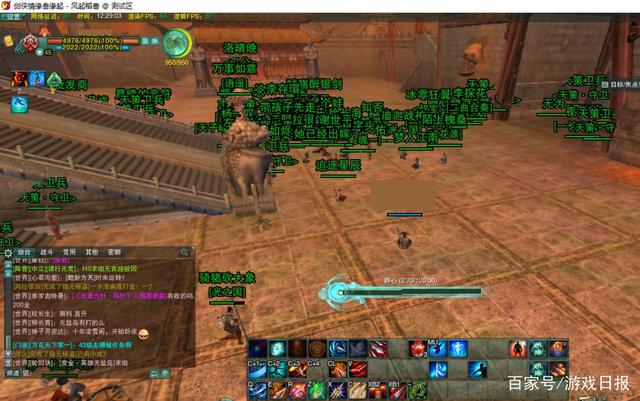Select the red demon face buff icon
Screen dimensions: 640x401
pos(19,78)
